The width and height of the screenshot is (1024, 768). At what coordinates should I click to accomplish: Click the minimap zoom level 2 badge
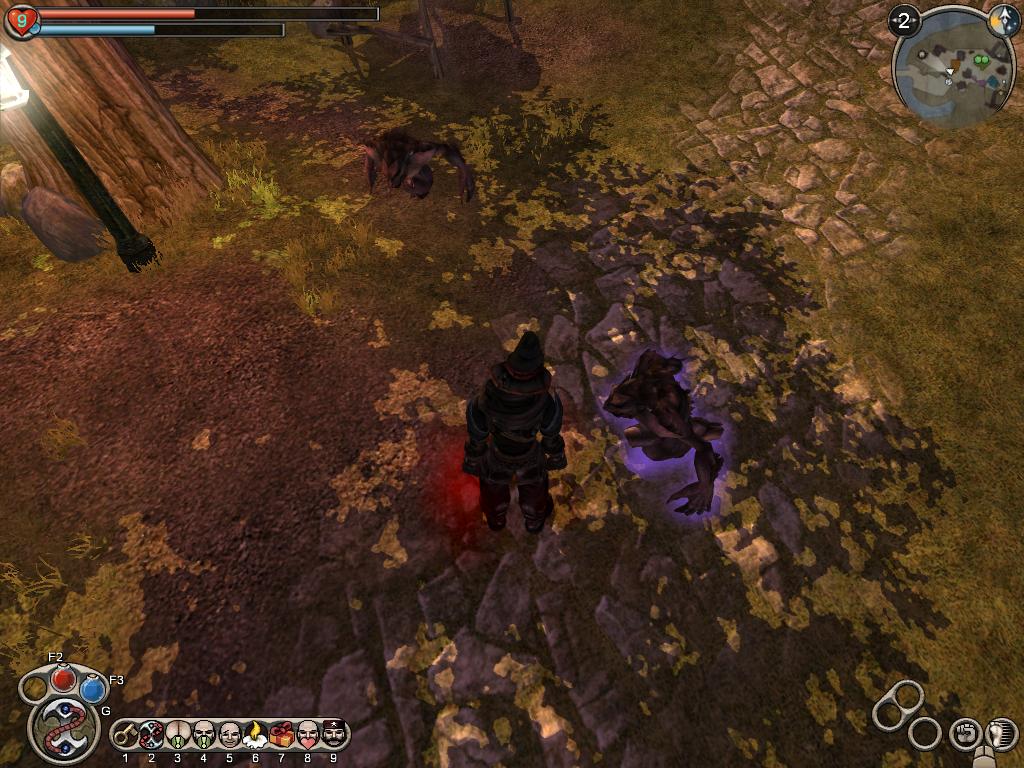pyautogui.click(x=904, y=21)
